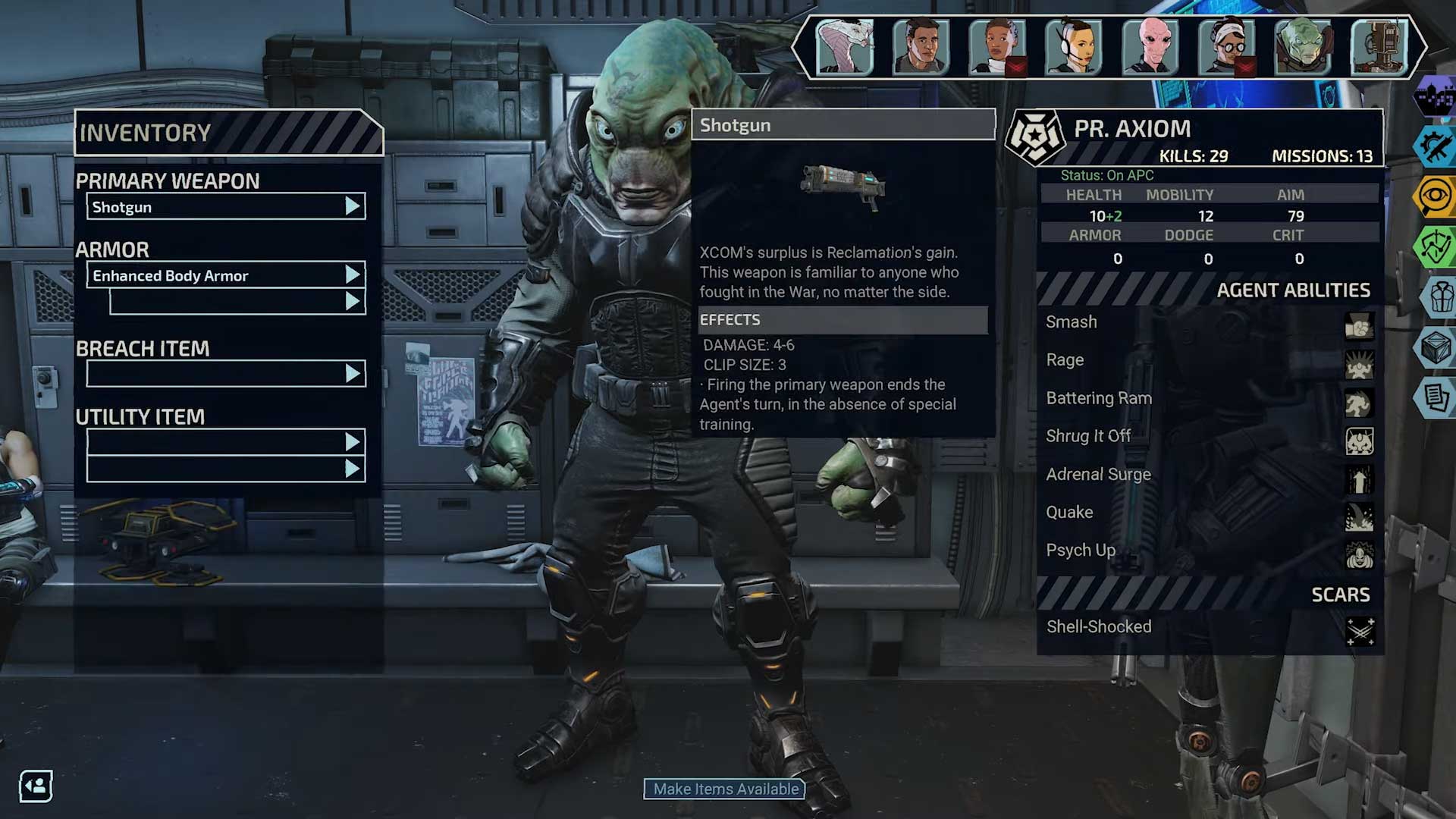Open the documents icon
This screenshot has height=819, width=1456.
[1436, 397]
